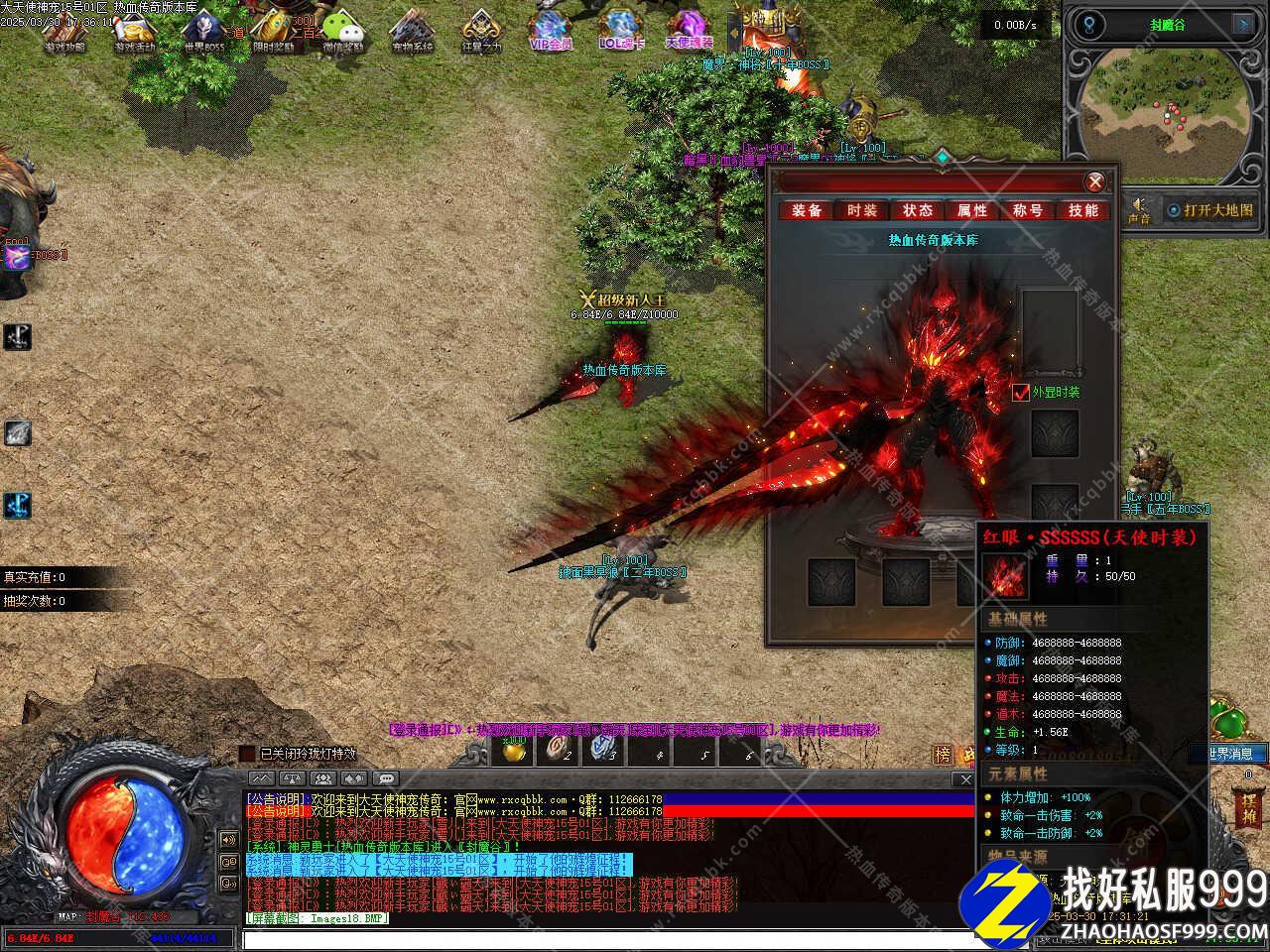This screenshot has width=1270, height=952.
Task: Toggle the 声音 sound button
Action: pos(1139,209)
